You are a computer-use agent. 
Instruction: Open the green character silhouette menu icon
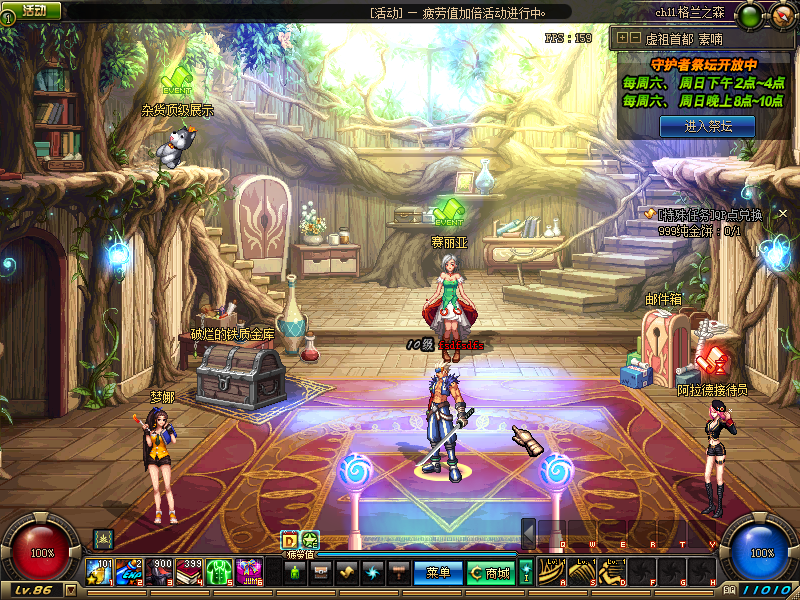point(295,573)
